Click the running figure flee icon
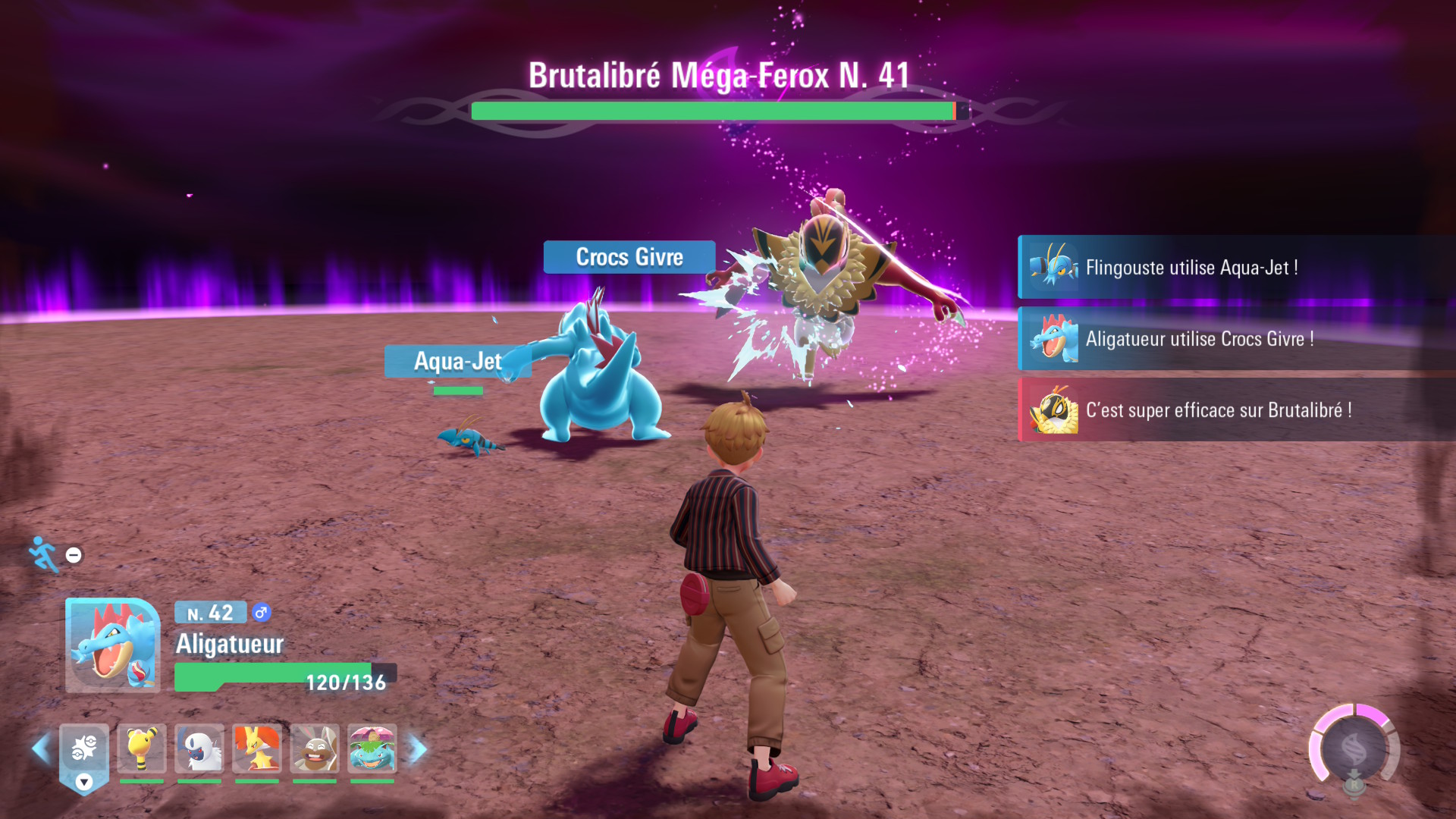Image resolution: width=1456 pixels, height=819 pixels. click(44, 554)
